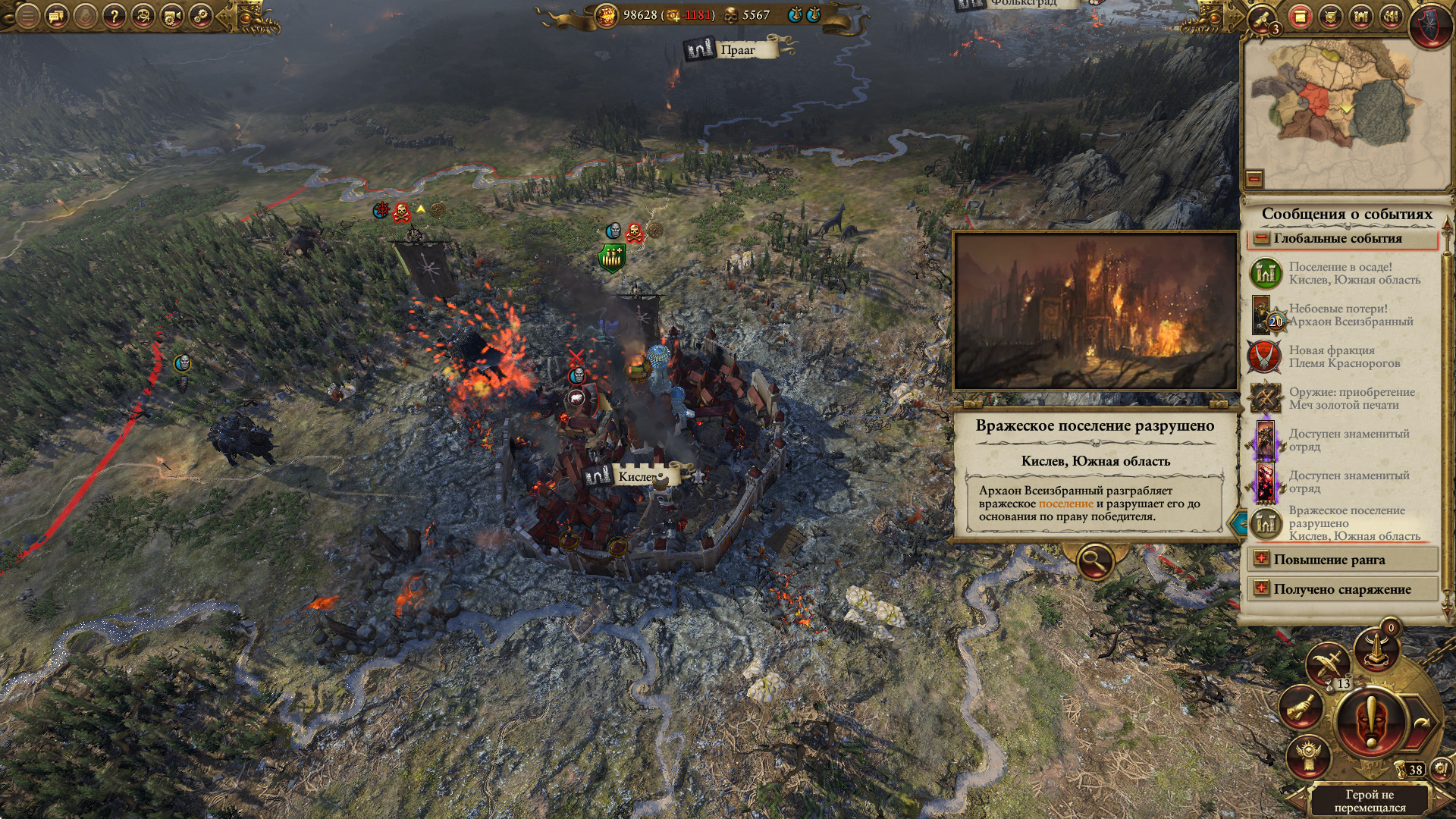Open the spell browser button beside help
This screenshot has width=1456, height=819.
(x=143, y=16)
